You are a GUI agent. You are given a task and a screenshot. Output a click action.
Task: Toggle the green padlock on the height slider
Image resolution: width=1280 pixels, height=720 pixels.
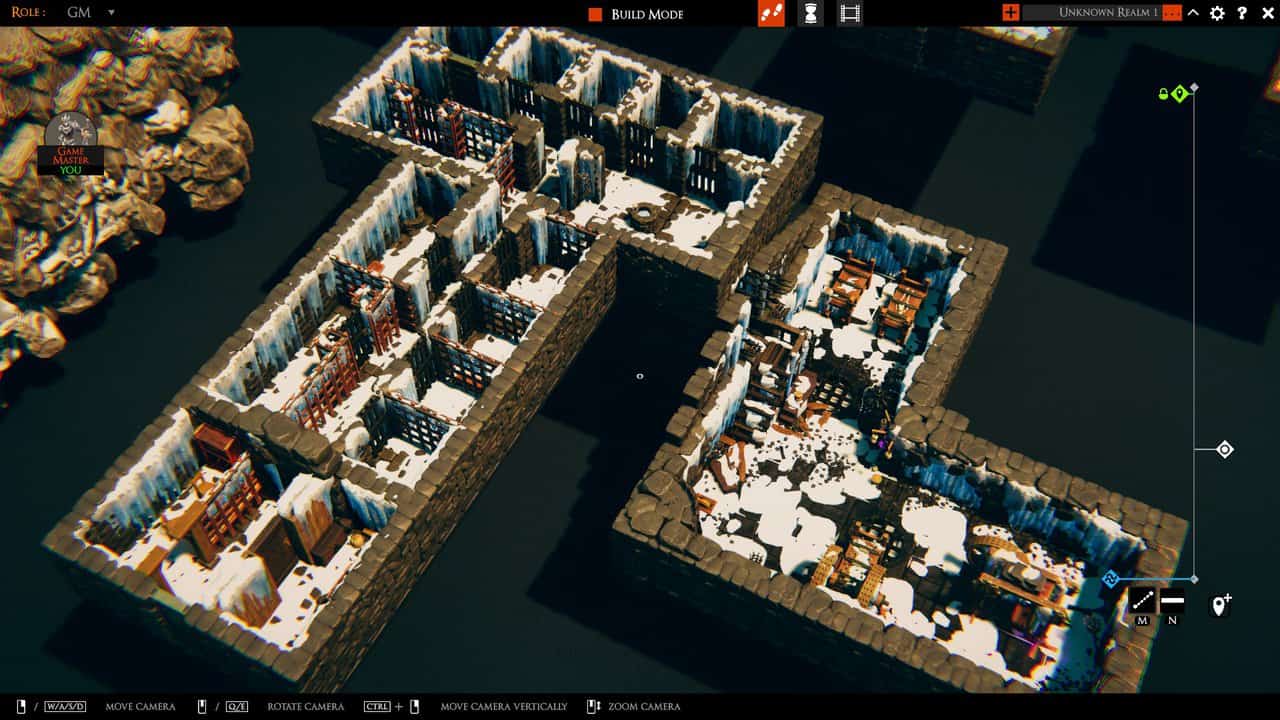pos(1161,92)
